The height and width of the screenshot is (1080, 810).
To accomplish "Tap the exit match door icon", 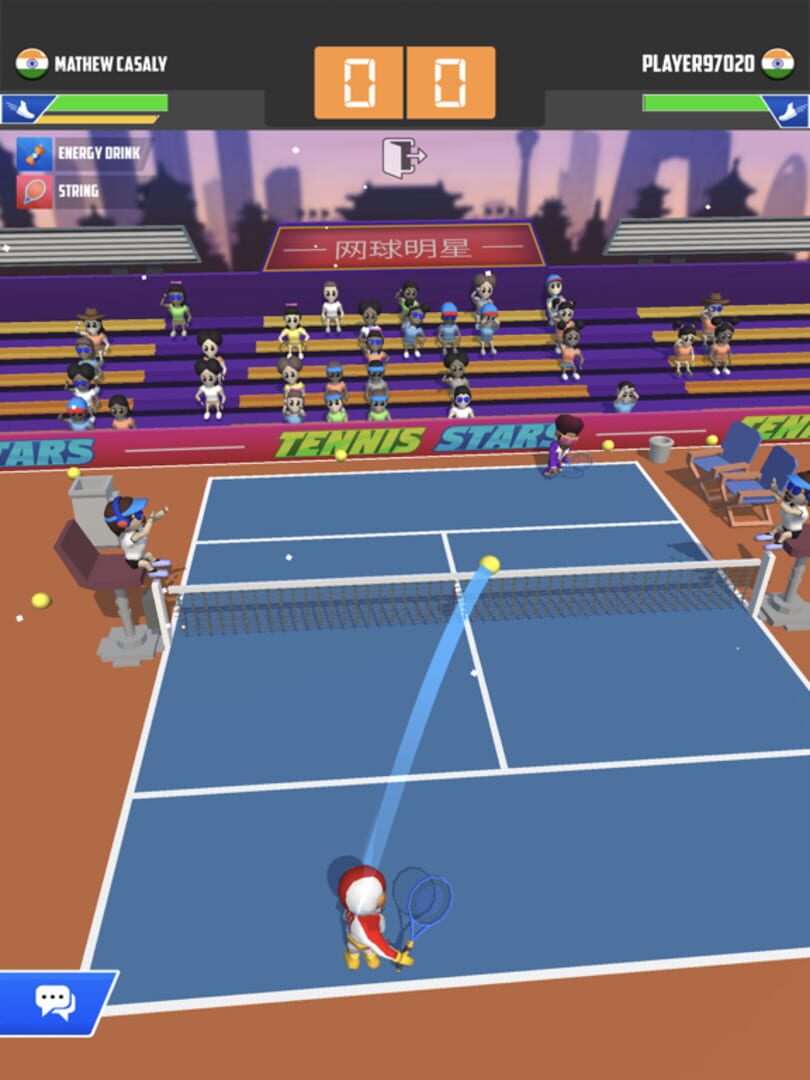I will pos(404,157).
